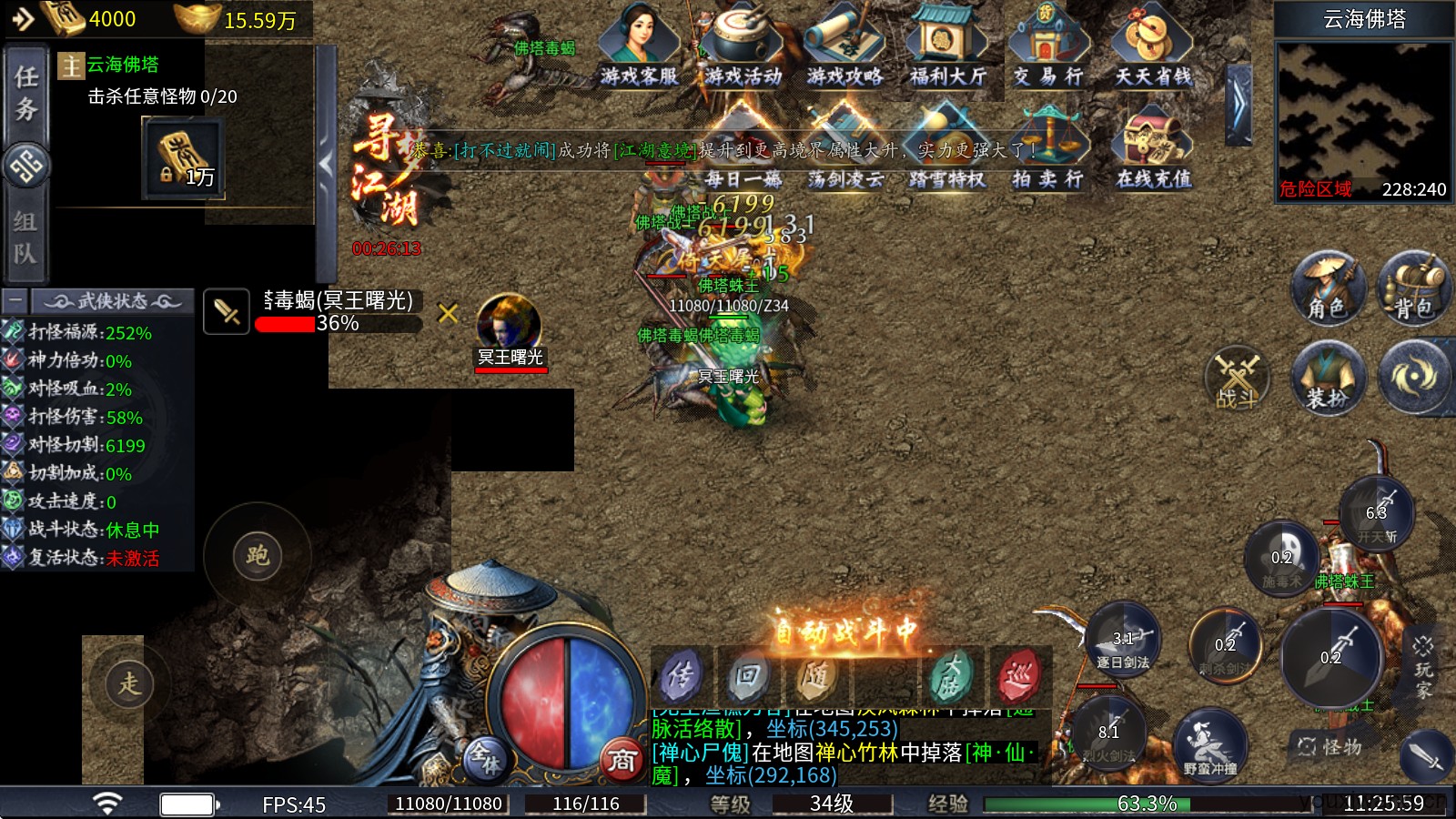Open the 游戏客服 customer service icon
Screen dimensions: 1456x819
pyautogui.click(x=639, y=44)
